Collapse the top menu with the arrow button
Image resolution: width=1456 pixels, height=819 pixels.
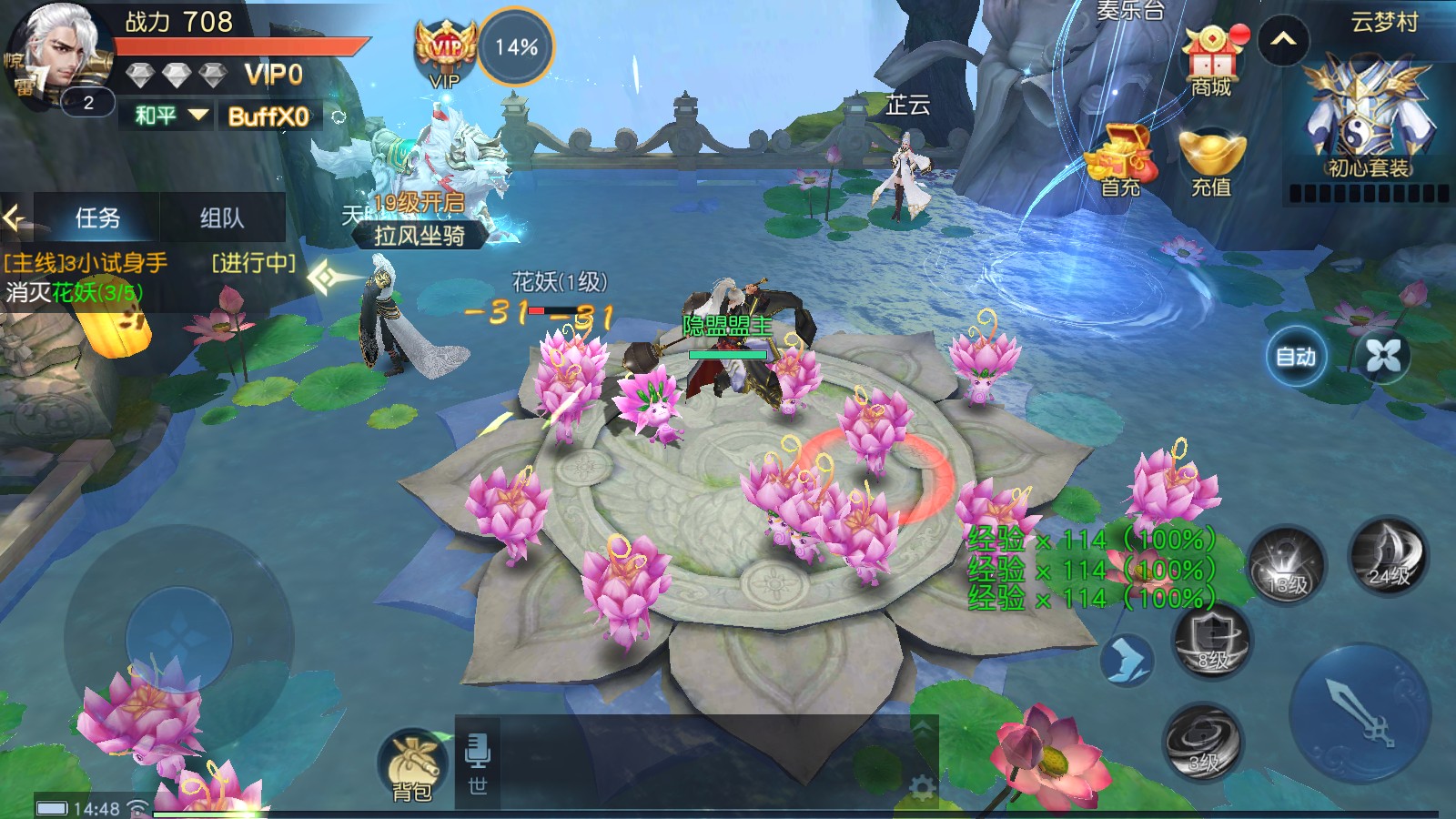[x=1283, y=40]
